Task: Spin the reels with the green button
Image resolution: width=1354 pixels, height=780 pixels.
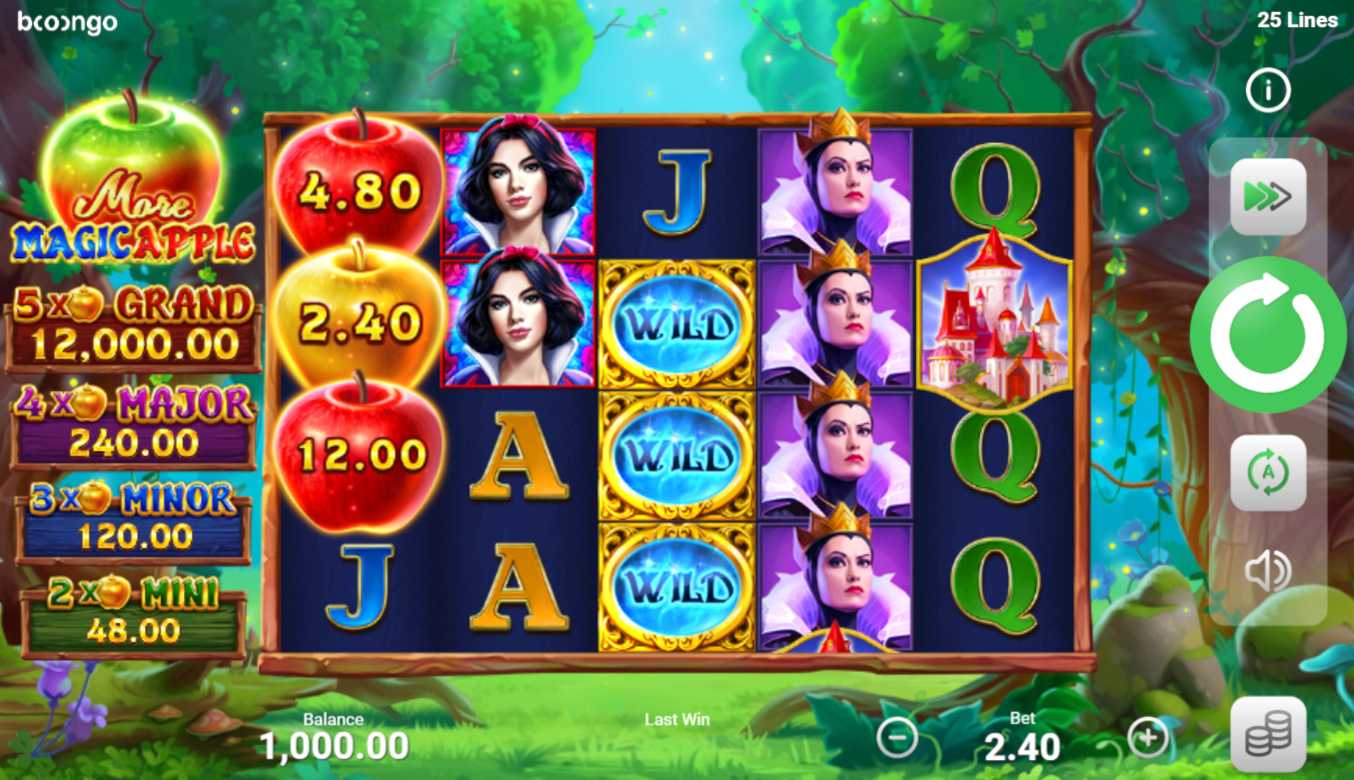Action: tap(1267, 334)
